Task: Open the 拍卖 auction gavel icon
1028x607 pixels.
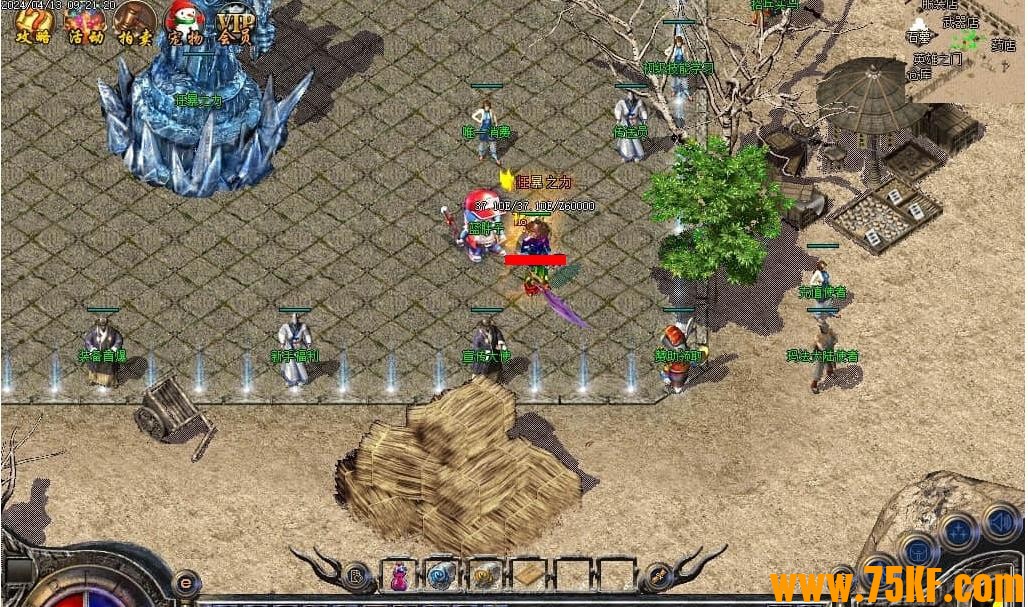Action: pos(134,23)
